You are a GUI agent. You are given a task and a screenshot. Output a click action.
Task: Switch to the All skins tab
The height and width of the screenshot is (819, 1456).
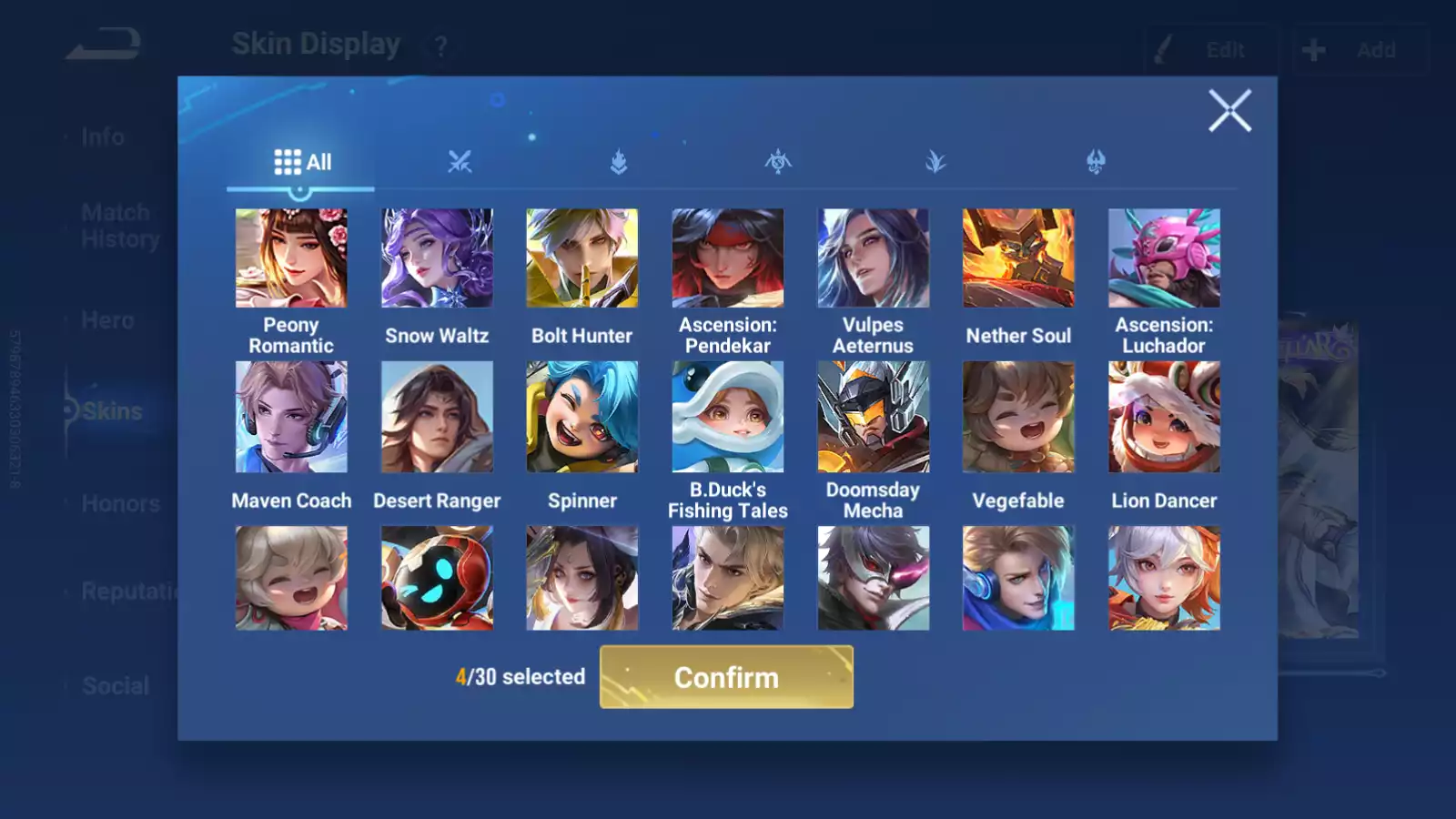pos(302,162)
